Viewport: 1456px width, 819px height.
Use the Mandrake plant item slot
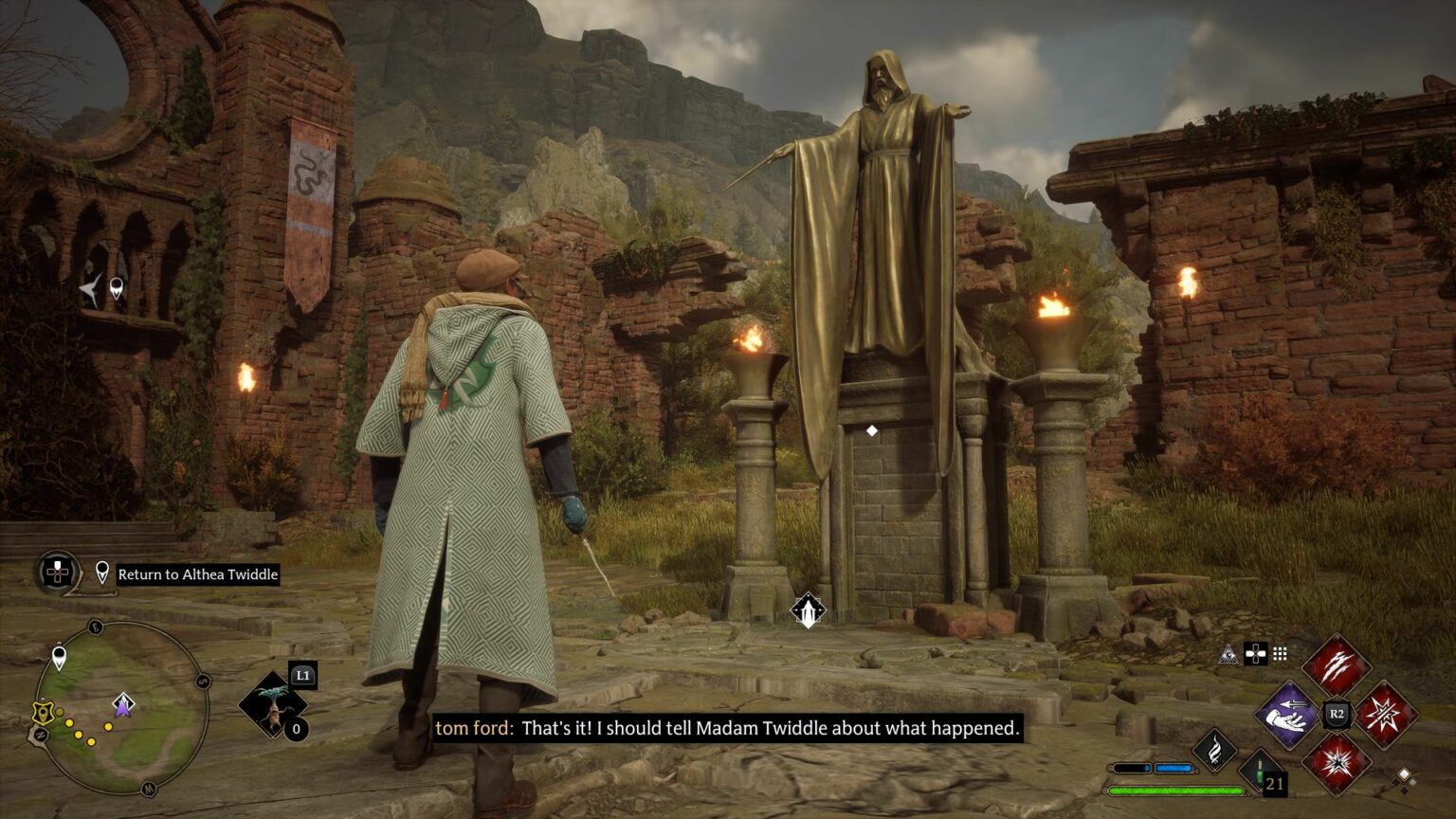tap(273, 705)
